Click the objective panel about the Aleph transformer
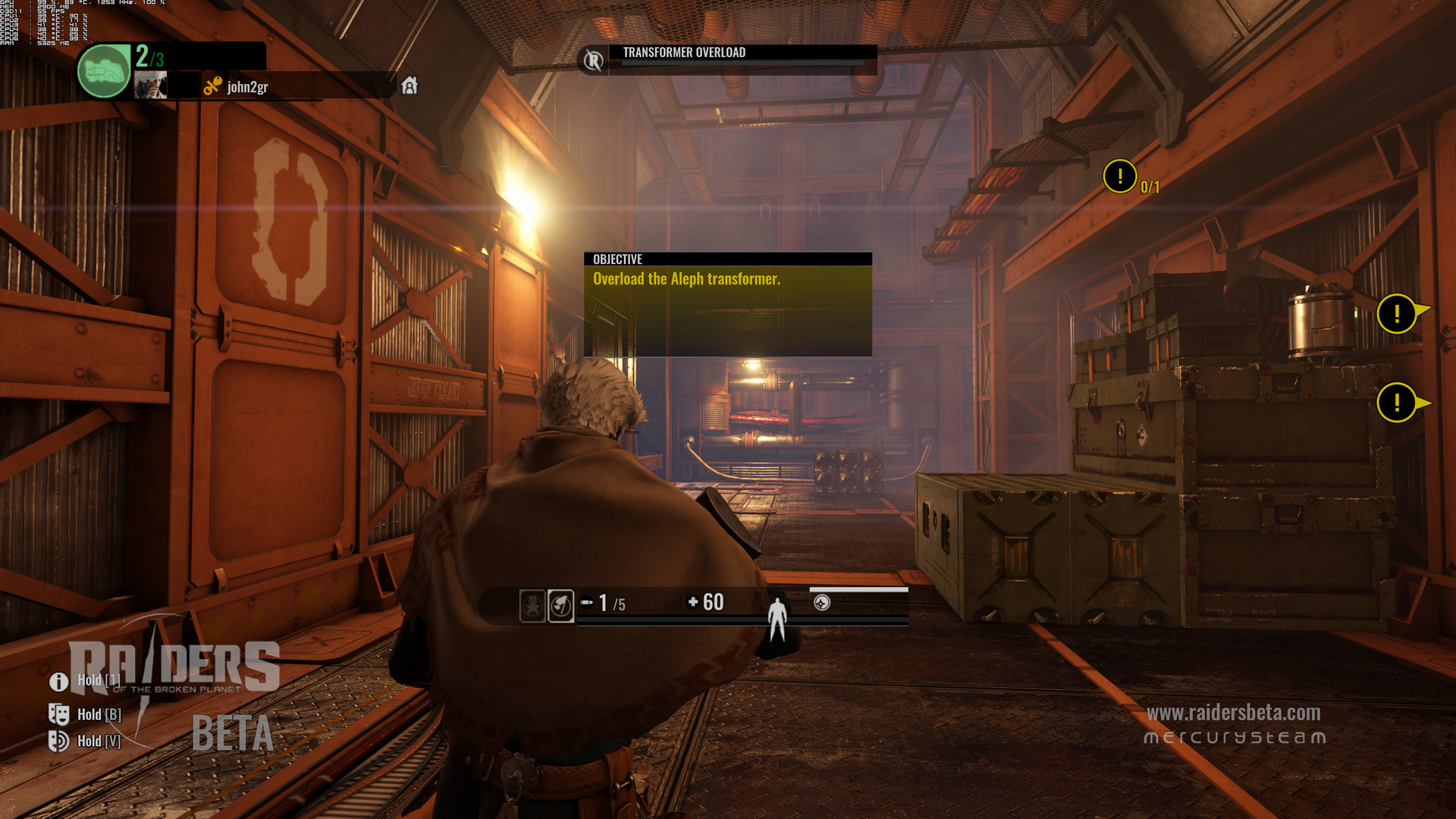This screenshot has width=1456, height=819. [727, 305]
